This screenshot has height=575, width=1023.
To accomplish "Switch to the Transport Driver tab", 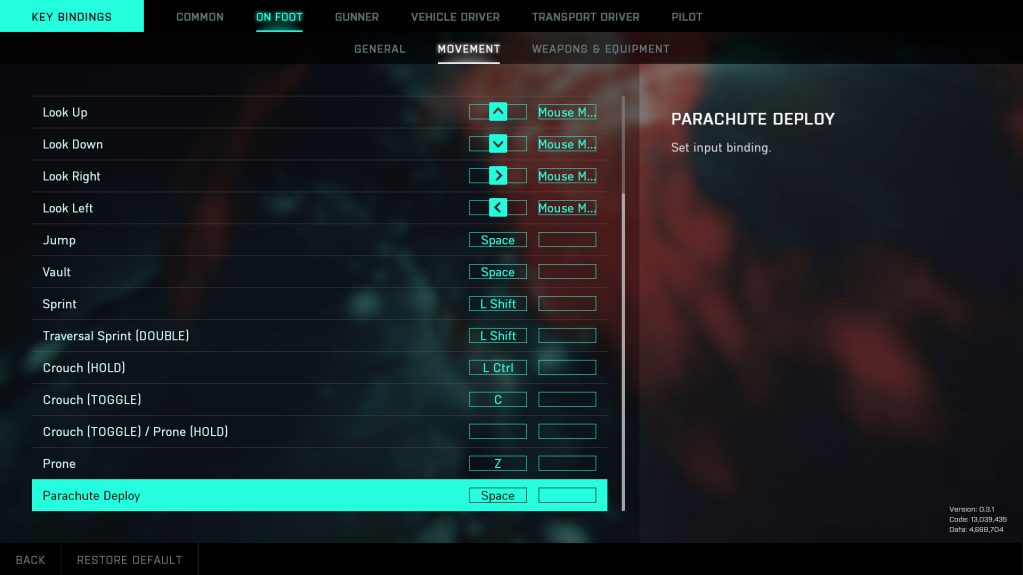I will point(585,17).
